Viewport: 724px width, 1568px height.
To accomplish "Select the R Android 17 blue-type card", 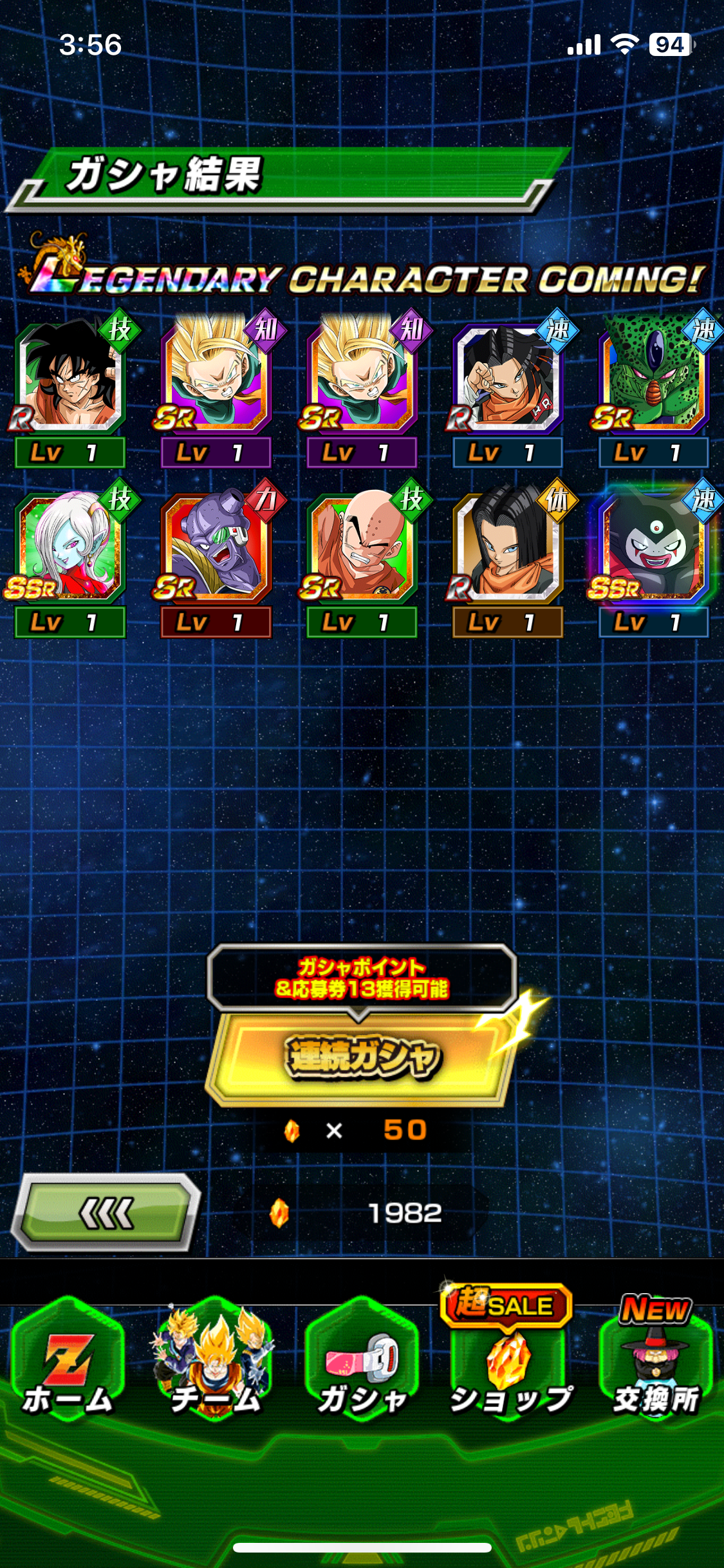I will pyautogui.click(x=507, y=380).
